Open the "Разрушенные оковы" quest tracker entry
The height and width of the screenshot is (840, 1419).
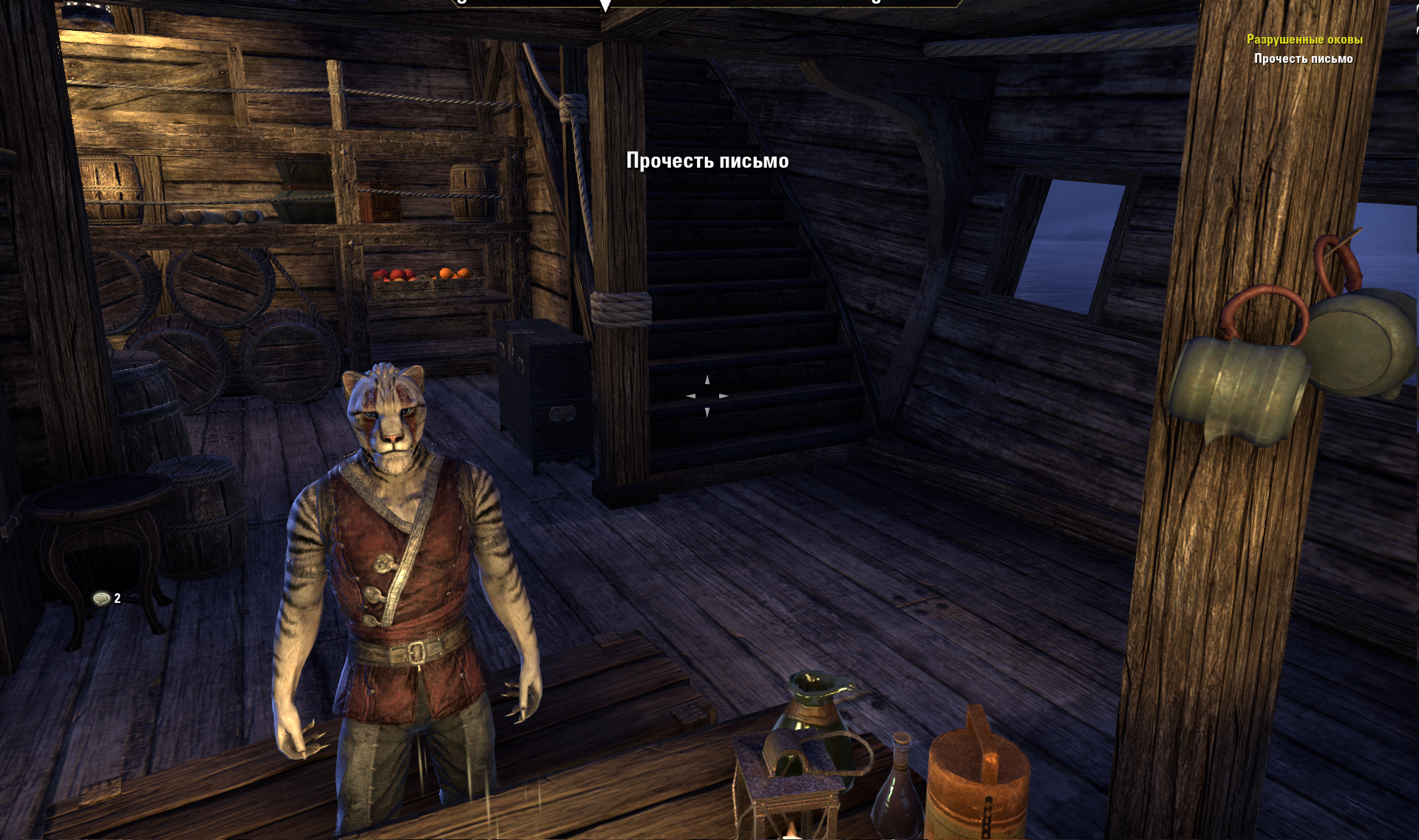pyautogui.click(x=1304, y=39)
